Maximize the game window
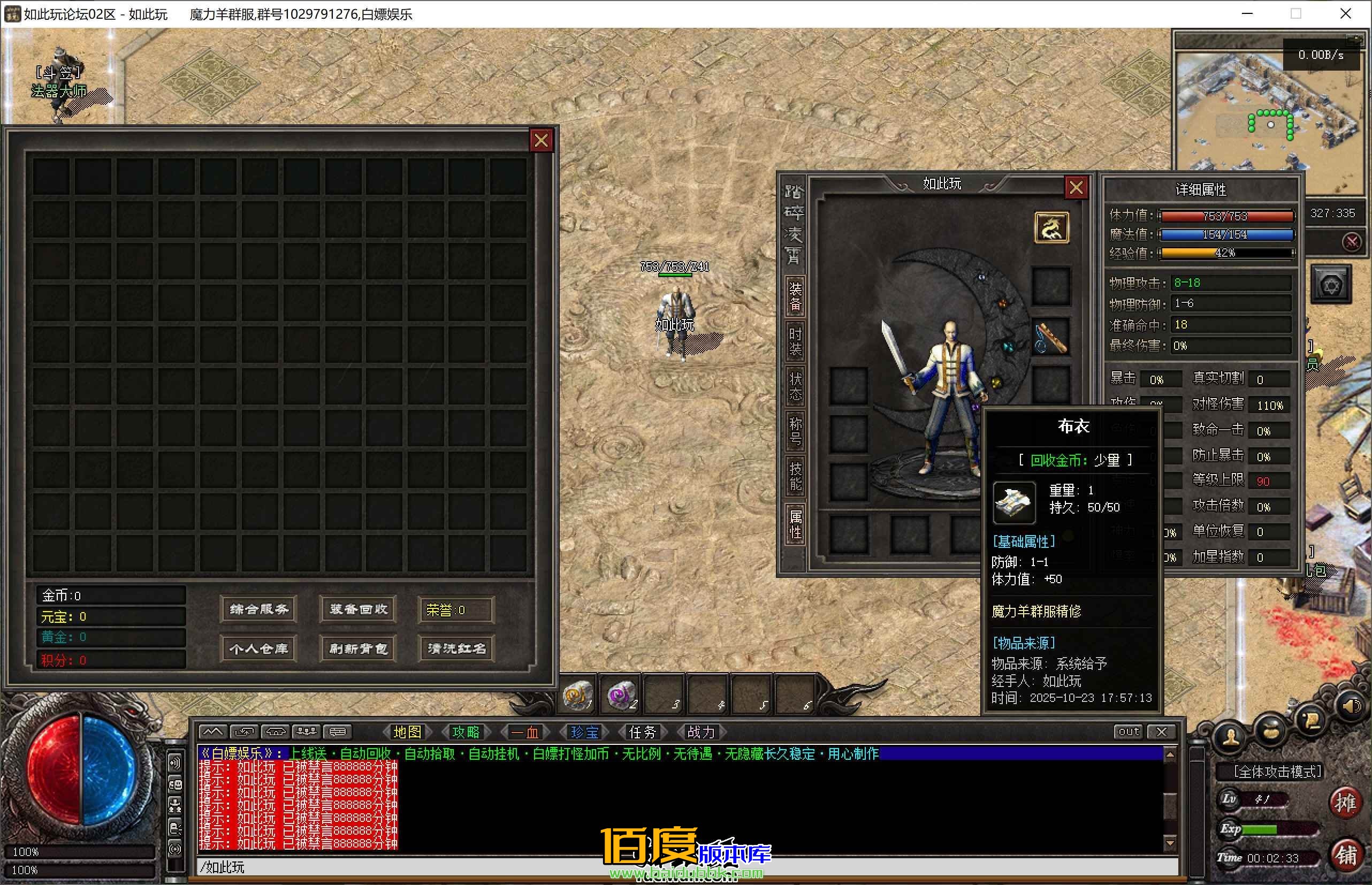The height and width of the screenshot is (885, 1372). 1295,14
